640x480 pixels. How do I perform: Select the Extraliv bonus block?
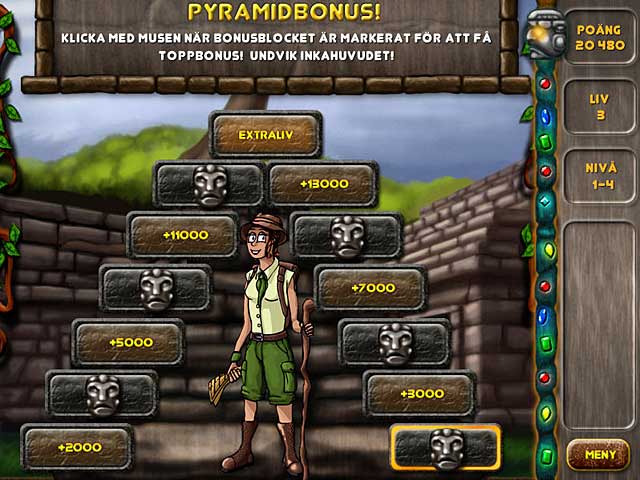[265, 135]
